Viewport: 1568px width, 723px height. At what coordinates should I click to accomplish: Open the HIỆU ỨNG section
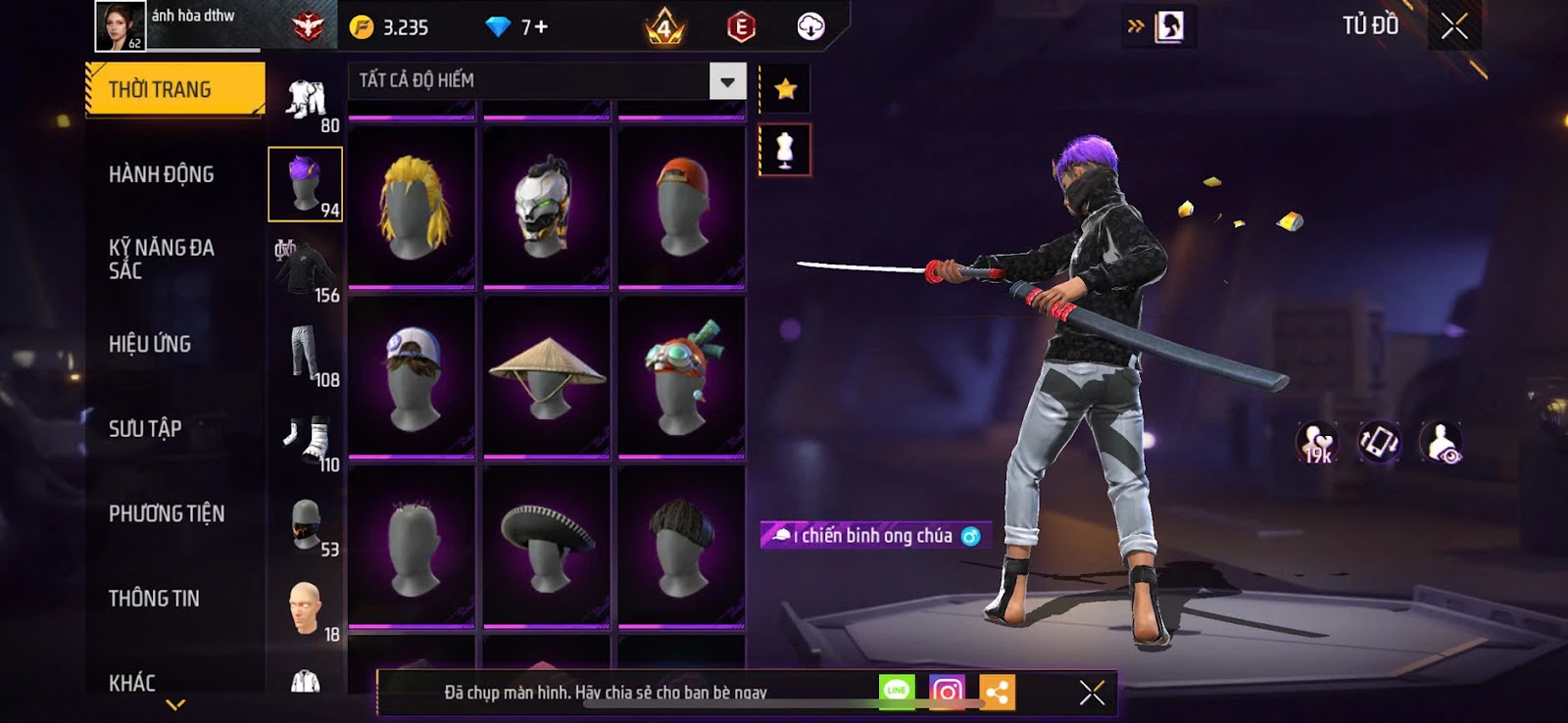point(150,344)
